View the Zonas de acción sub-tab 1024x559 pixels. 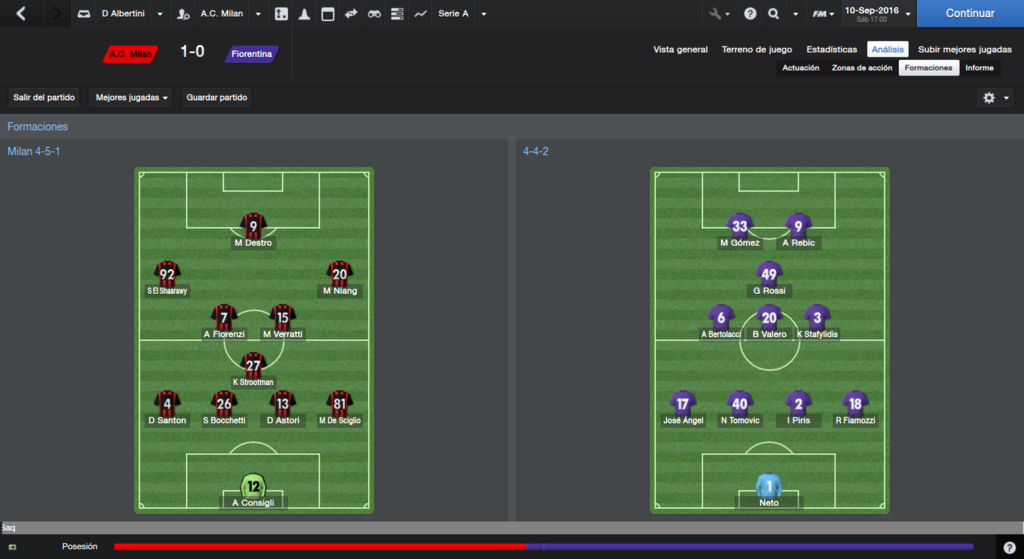[862, 68]
